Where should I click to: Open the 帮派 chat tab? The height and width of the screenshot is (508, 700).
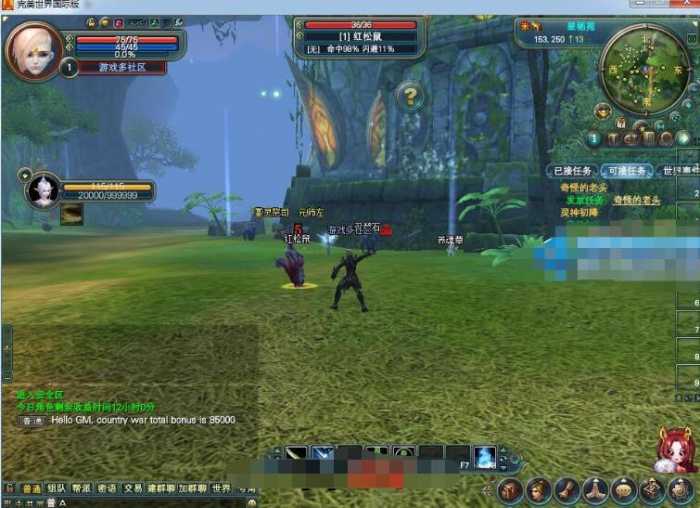[82, 489]
